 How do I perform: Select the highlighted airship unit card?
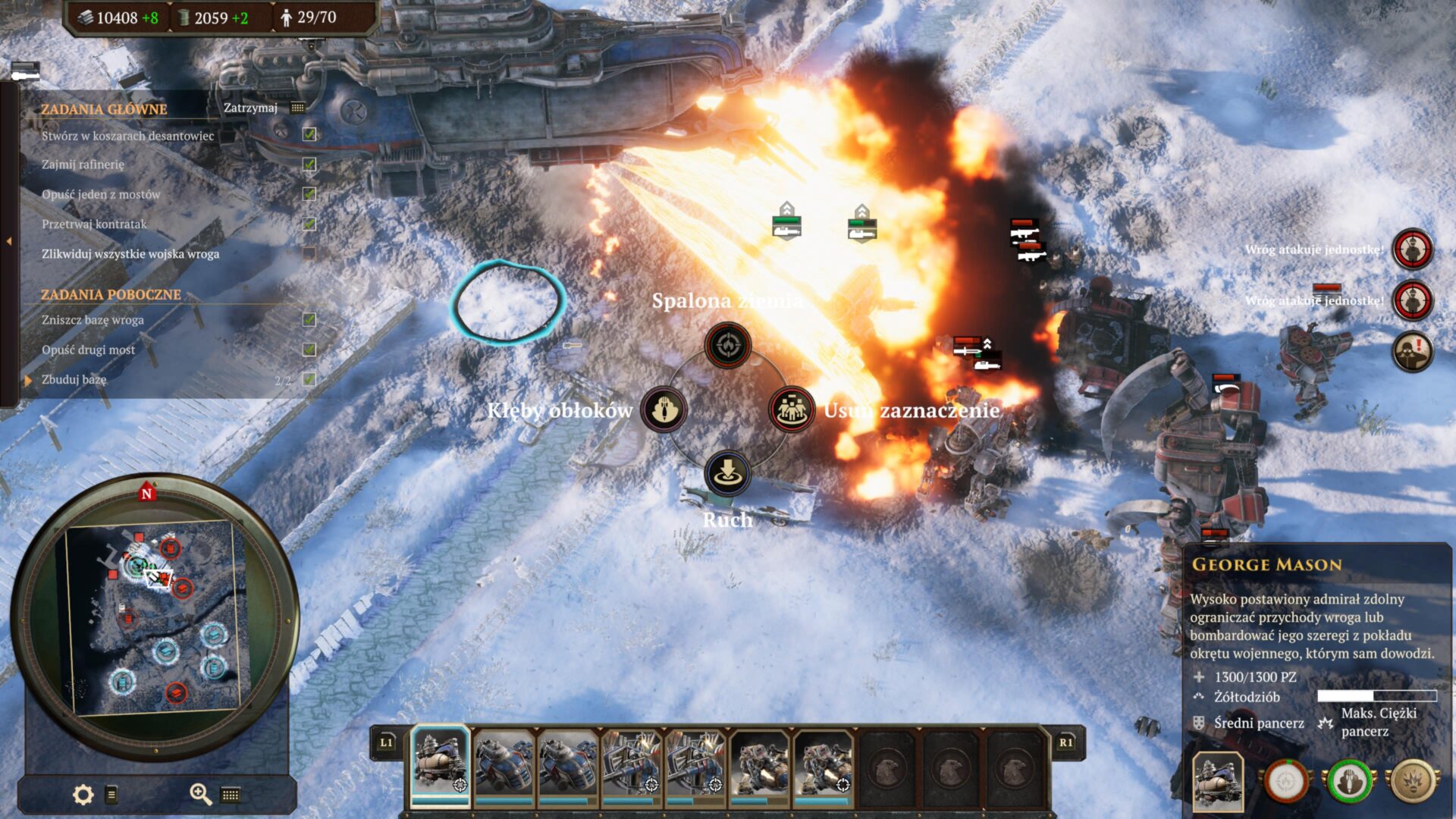click(x=440, y=764)
